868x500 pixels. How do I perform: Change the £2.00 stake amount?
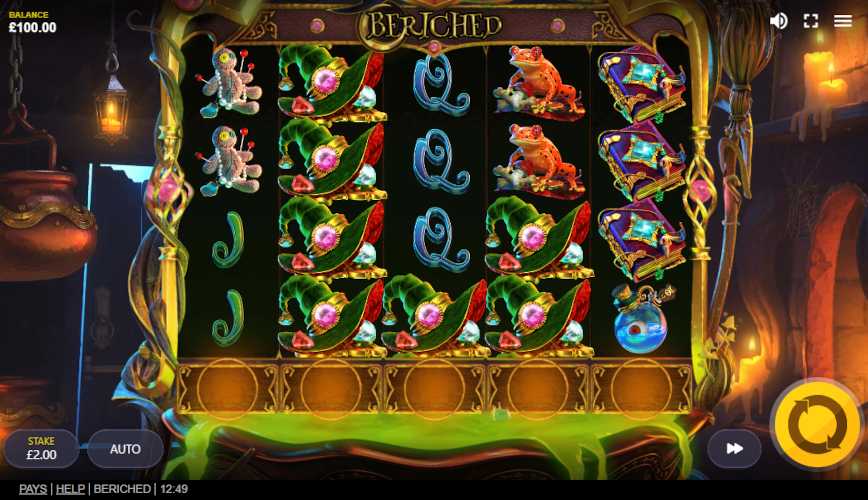(x=41, y=449)
